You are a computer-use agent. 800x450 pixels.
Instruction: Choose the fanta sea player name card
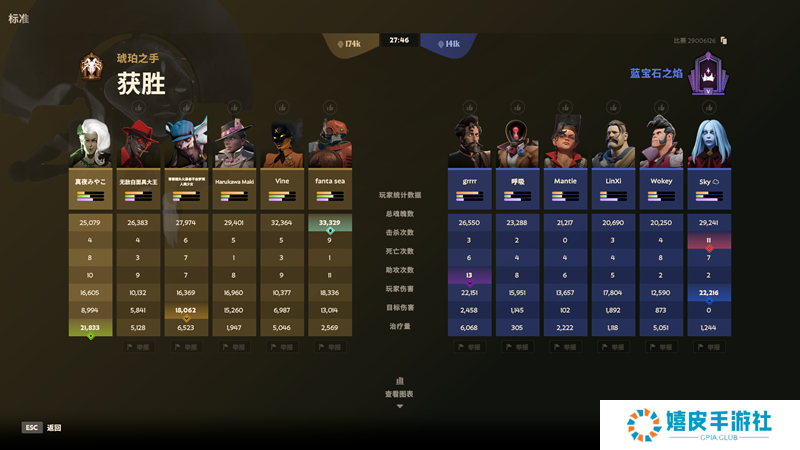(330, 188)
